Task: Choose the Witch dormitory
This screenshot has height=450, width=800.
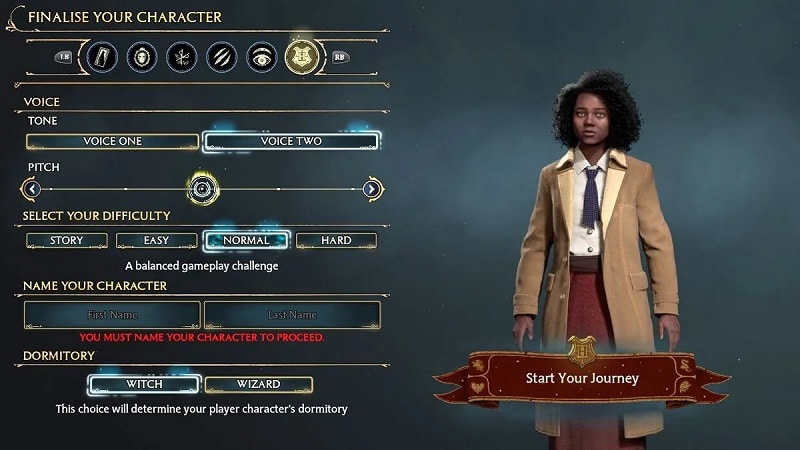Action: pyautogui.click(x=144, y=385)
